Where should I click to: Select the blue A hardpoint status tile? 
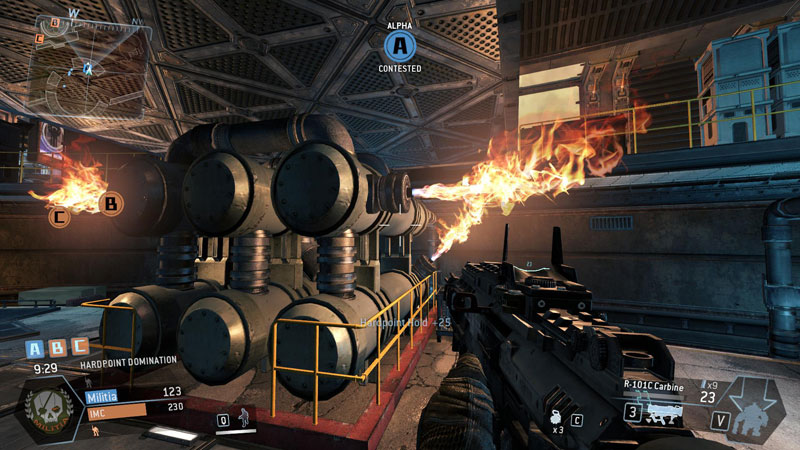35,349
